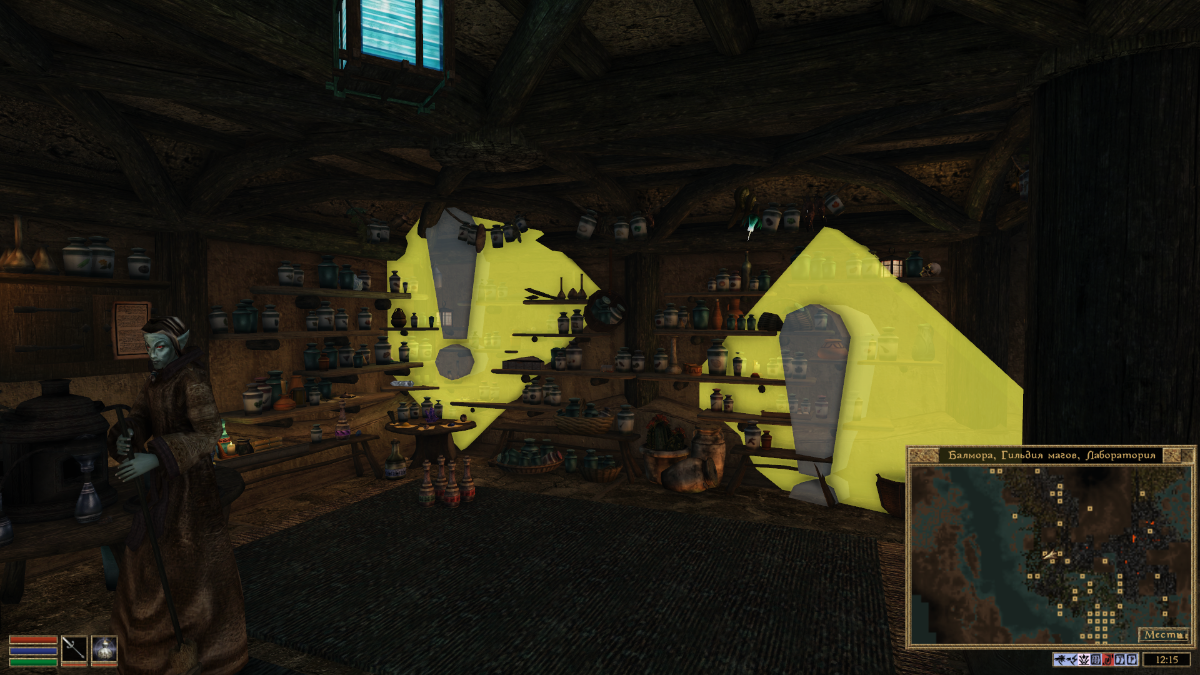
Task: Click the player arrow marker on map
Action: click(x=1049, y=554)
